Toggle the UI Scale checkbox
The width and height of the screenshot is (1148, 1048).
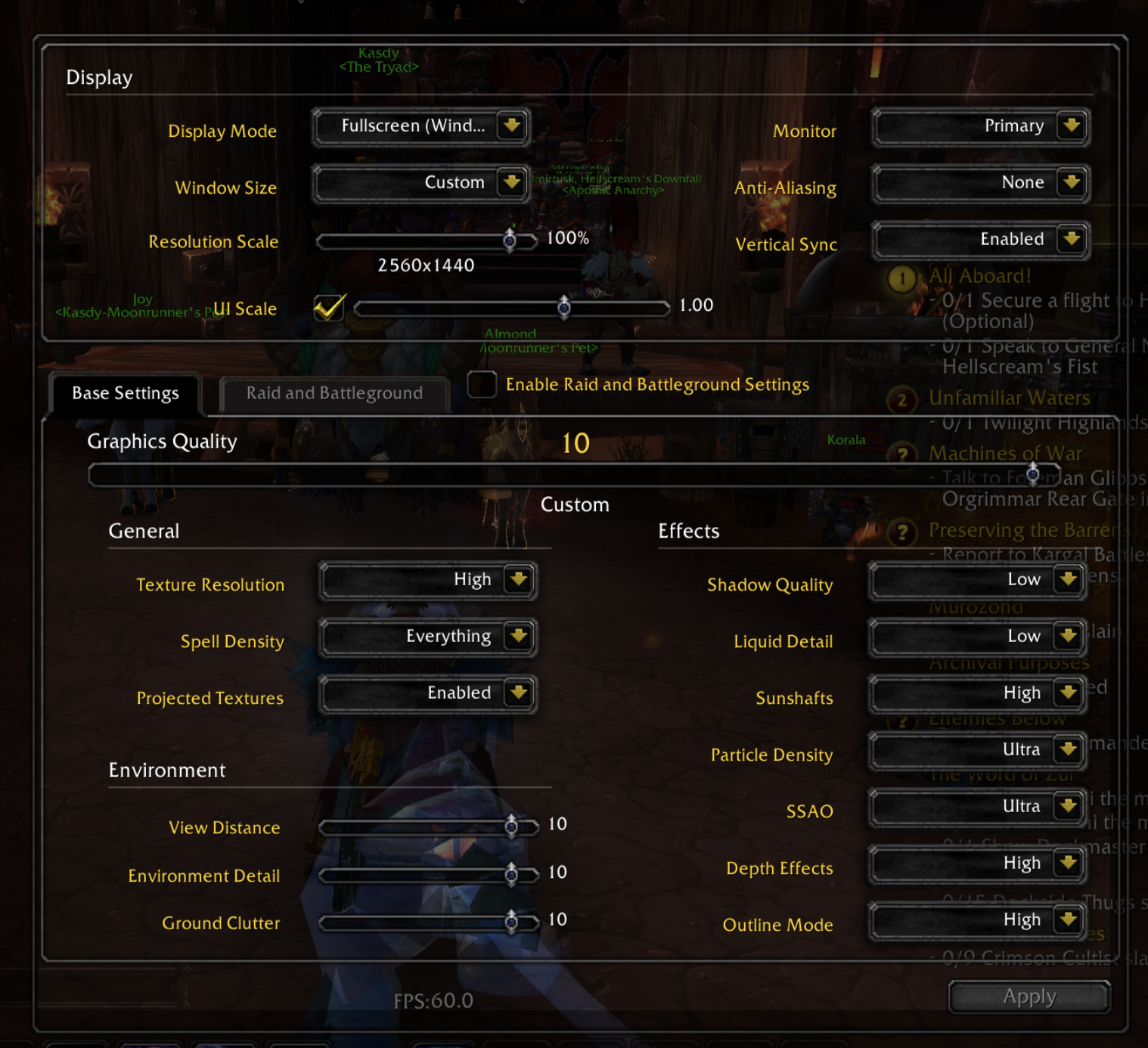tap(329, 308)
